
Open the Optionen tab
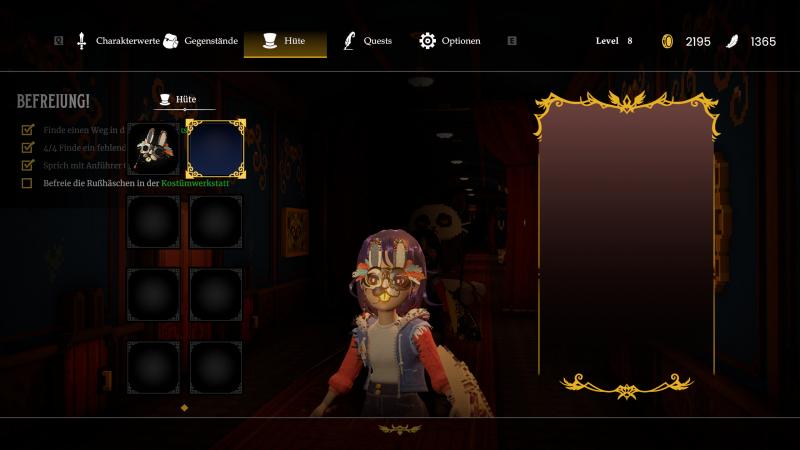tap(451, 41)
